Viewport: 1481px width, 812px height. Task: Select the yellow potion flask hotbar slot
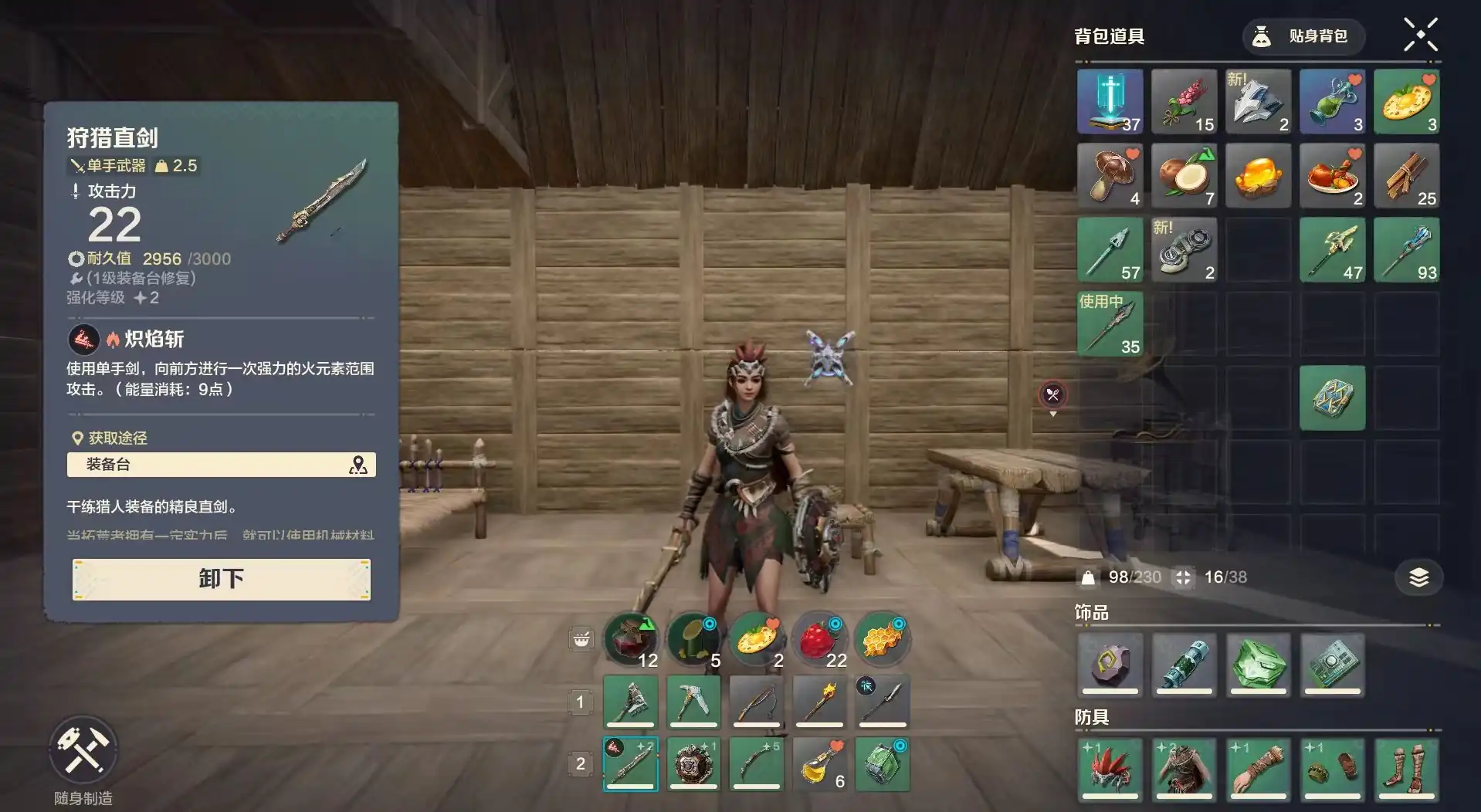819,764
